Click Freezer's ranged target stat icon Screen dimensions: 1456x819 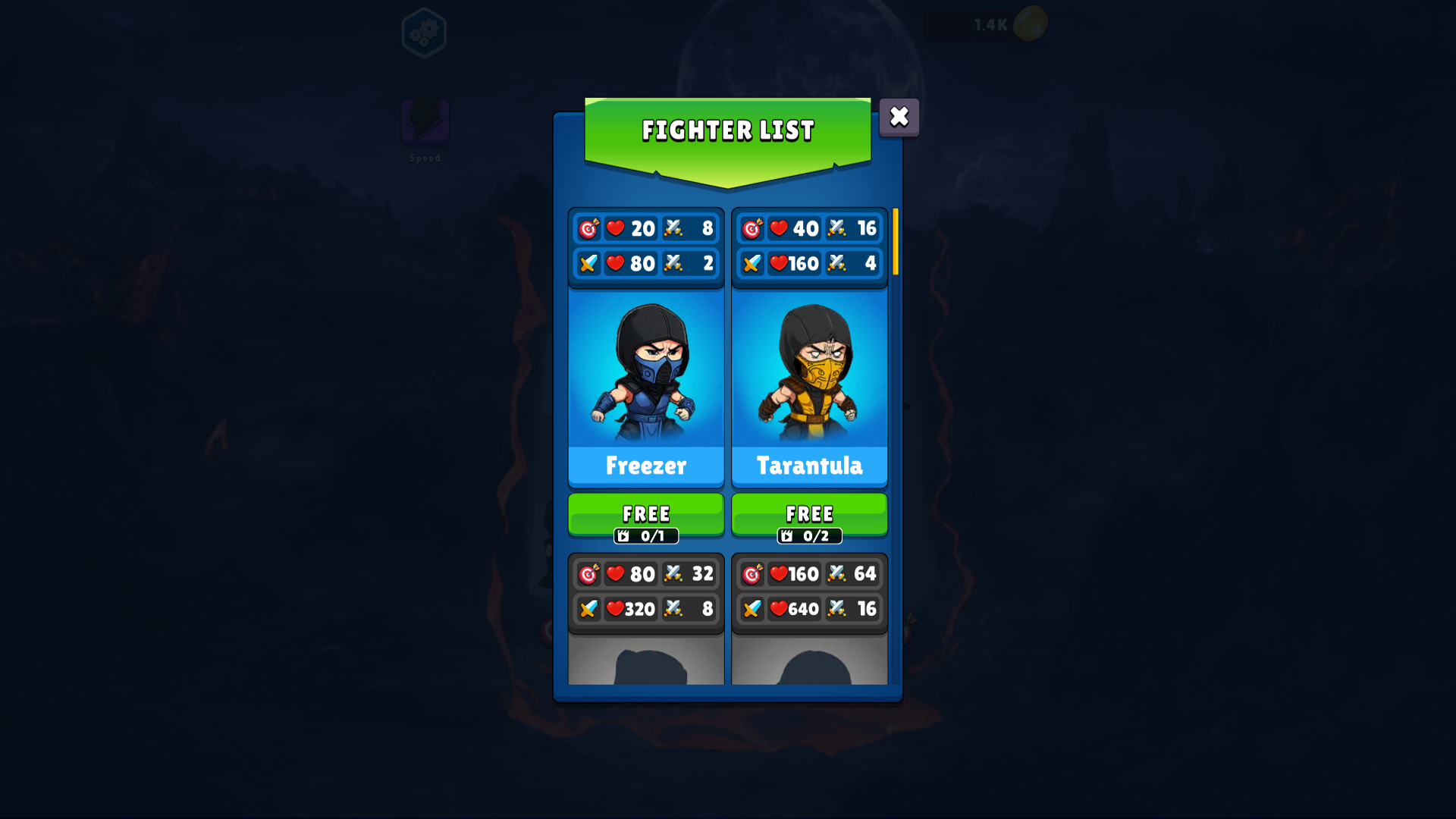[x=589, y=229]
